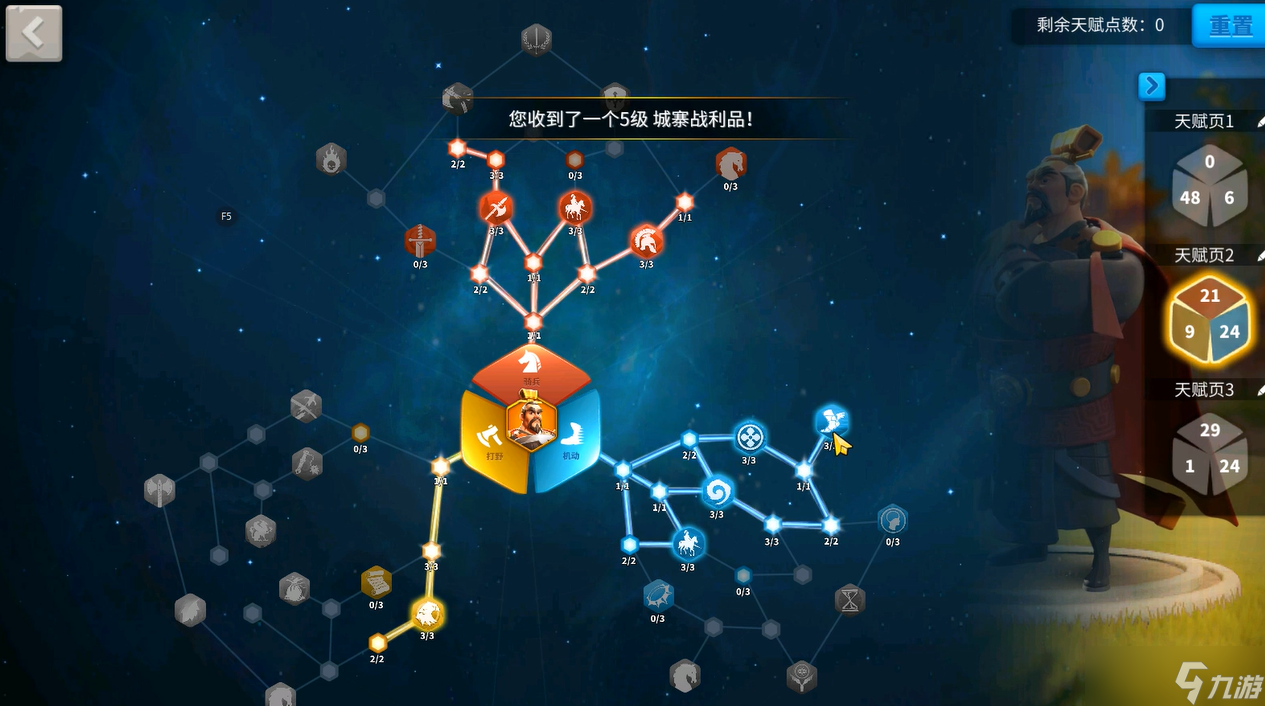The height and width of the screenshot is (706, 1265).
Task: Choose the red horse-head talent at 0/3
Action: tap(730, 163)
